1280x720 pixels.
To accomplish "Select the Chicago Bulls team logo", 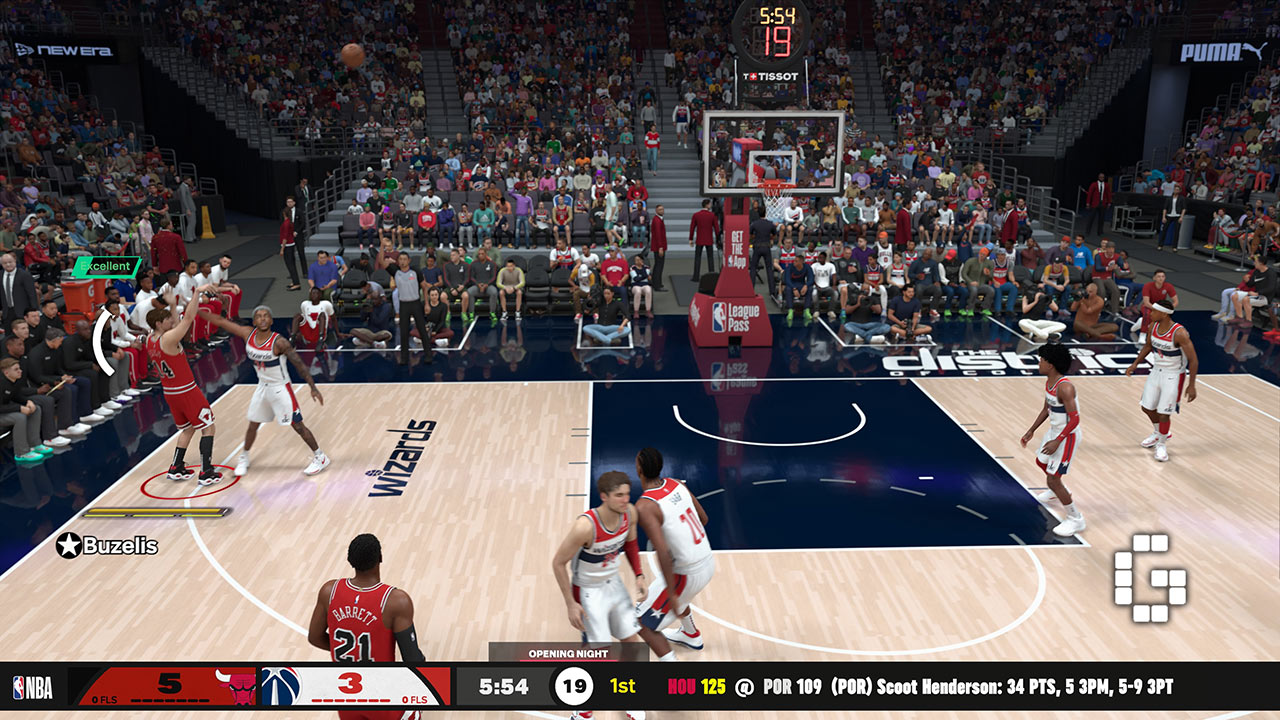I will click(x=242, y=687).
